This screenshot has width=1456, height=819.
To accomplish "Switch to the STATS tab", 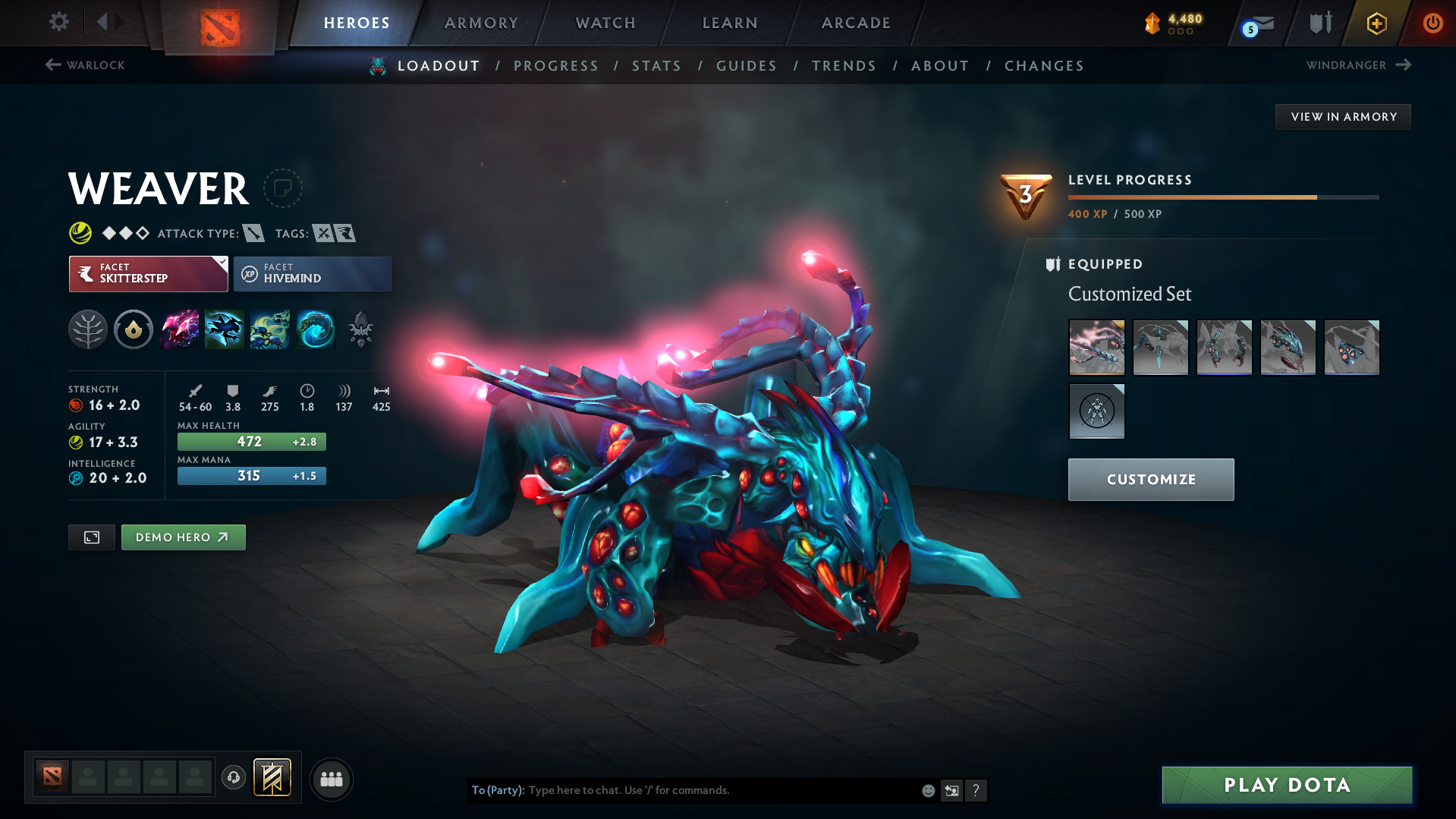I will (x=656, y=66).
